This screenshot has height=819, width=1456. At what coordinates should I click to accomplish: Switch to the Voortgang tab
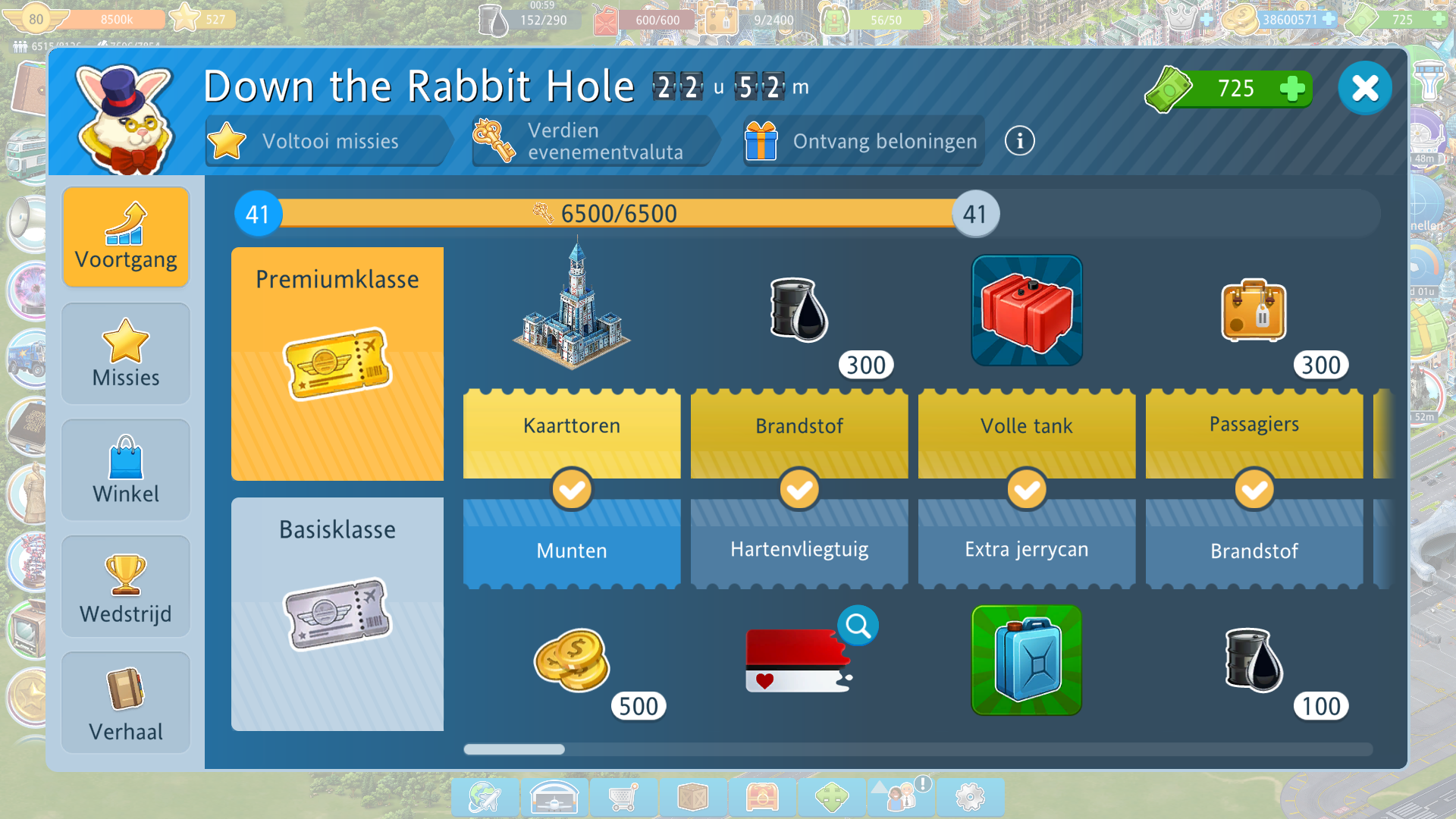126,237
